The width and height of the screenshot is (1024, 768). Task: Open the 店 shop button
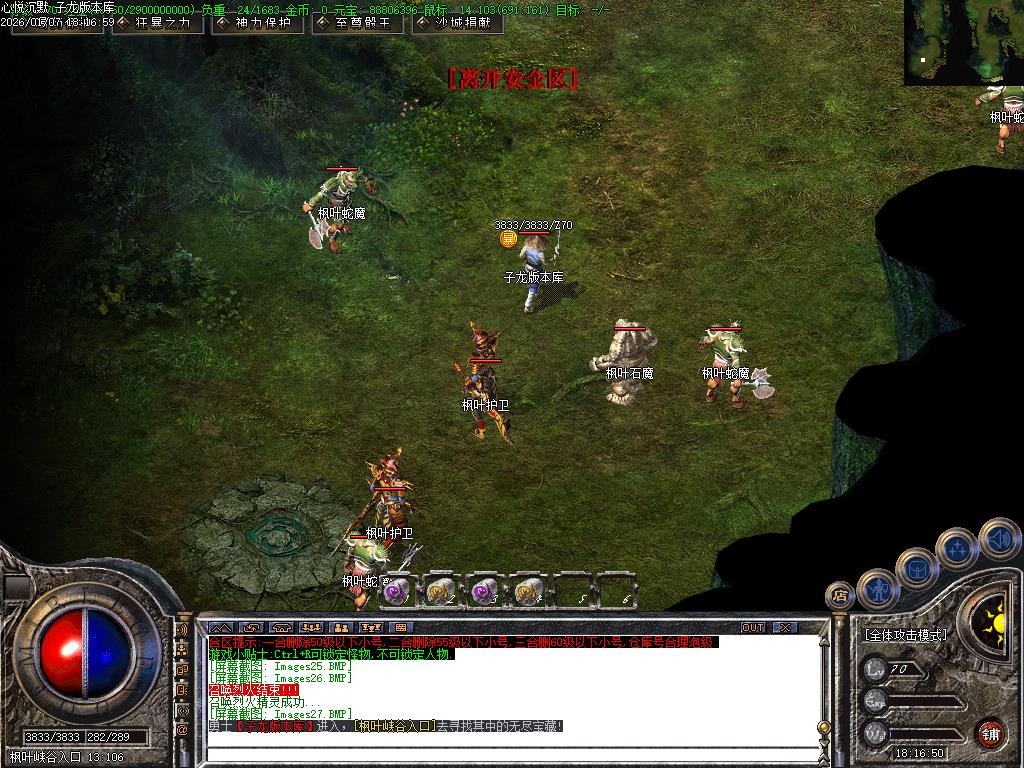(x=840, y=595)
